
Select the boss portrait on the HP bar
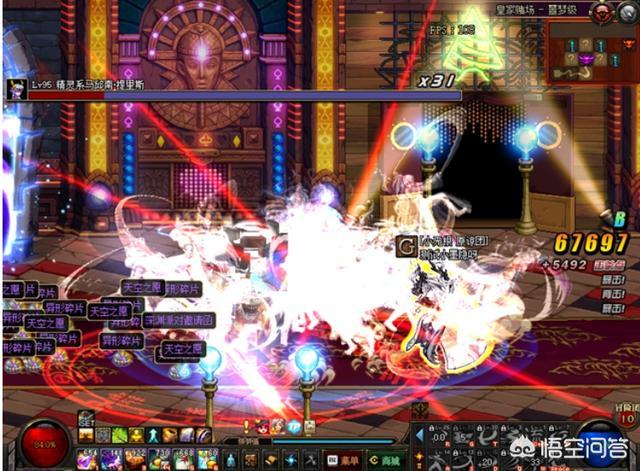tap(15, 88)
